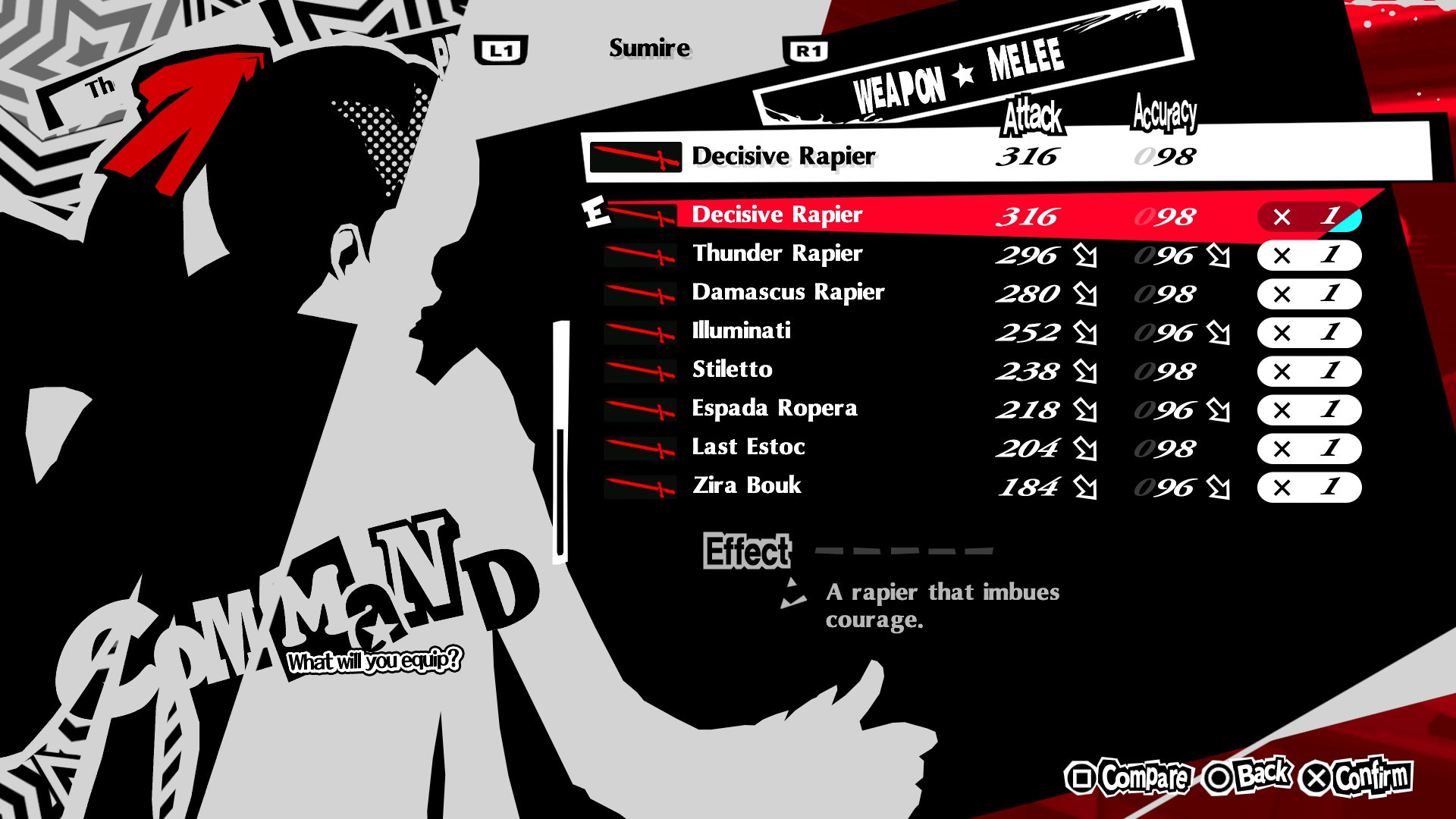Screen dimensions: 1456x819
Task: Select the Decisive Rapier weapon icon
Action: 641,218
